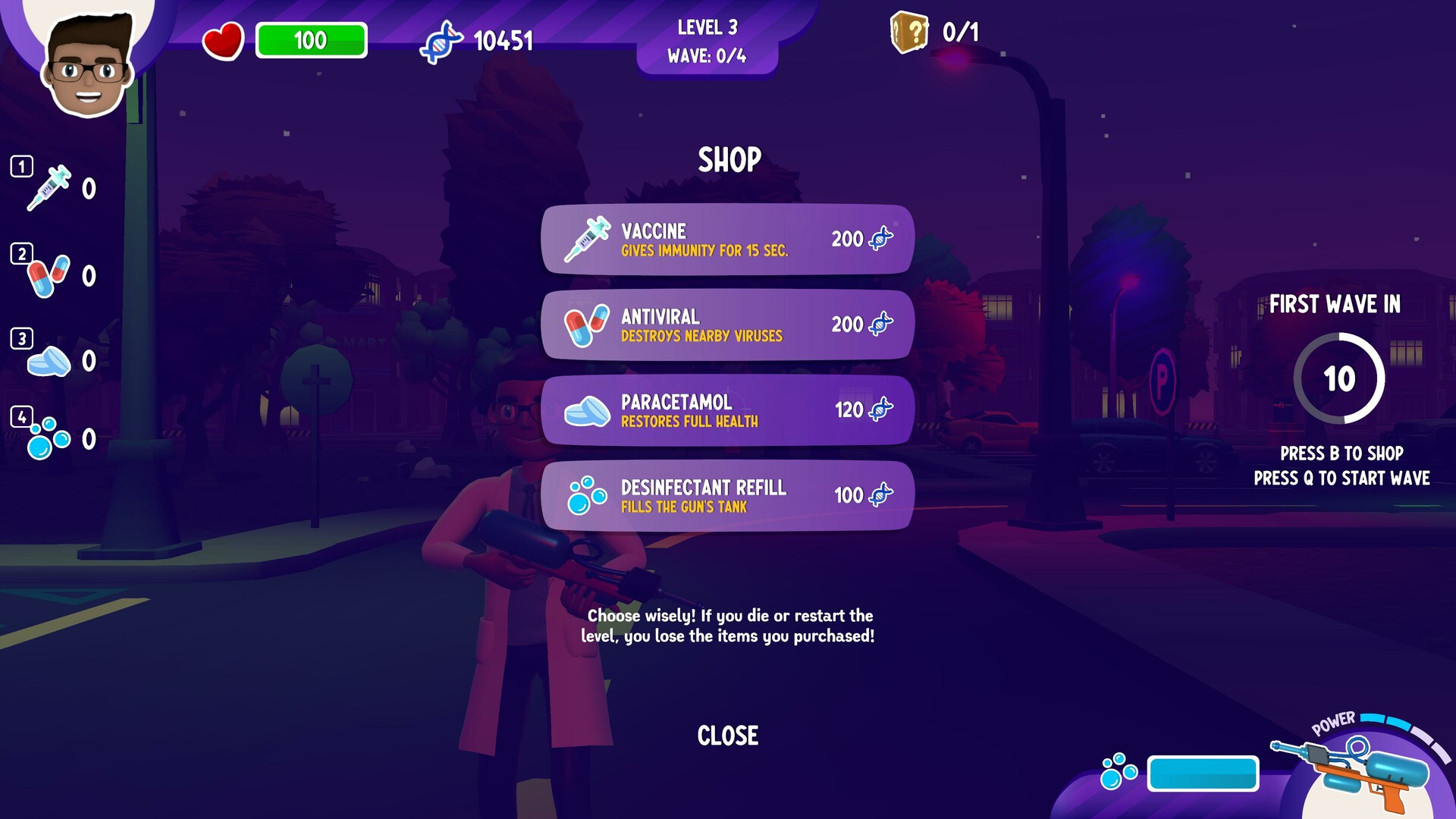Click the green health bar showing 100
Screen dimensions: 1456x819
(x=311, y=40)
